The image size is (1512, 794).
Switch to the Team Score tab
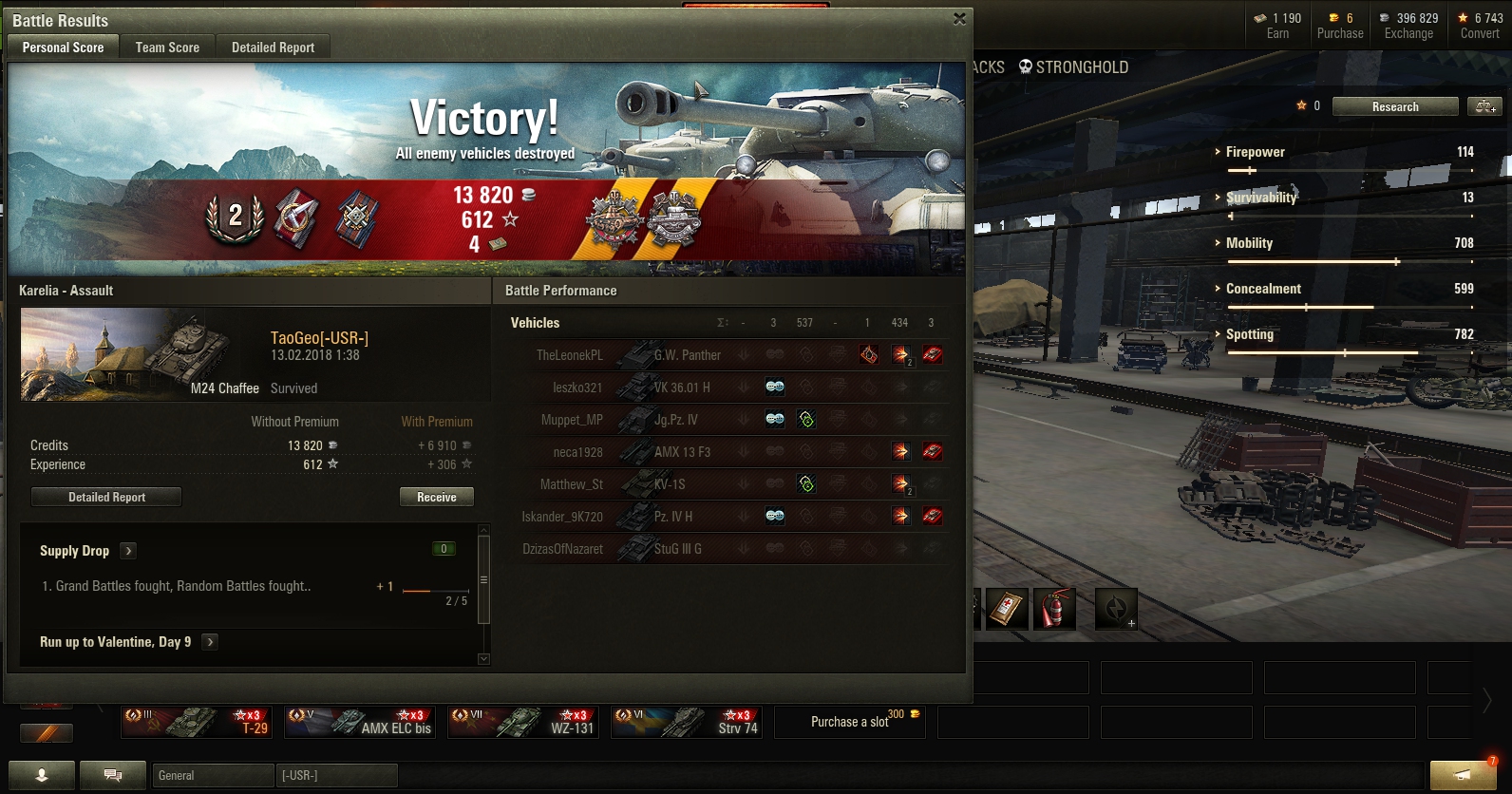point(167,47)
